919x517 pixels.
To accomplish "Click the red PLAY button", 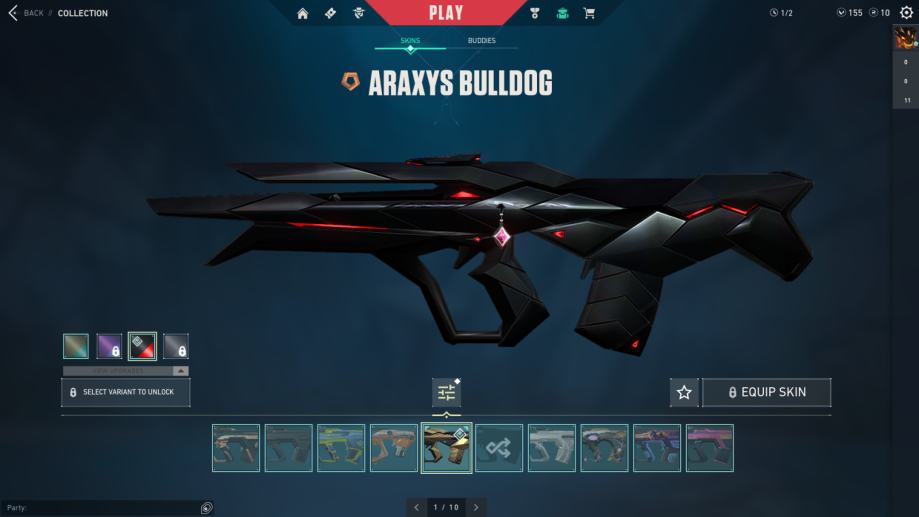I will click(445, 13).
